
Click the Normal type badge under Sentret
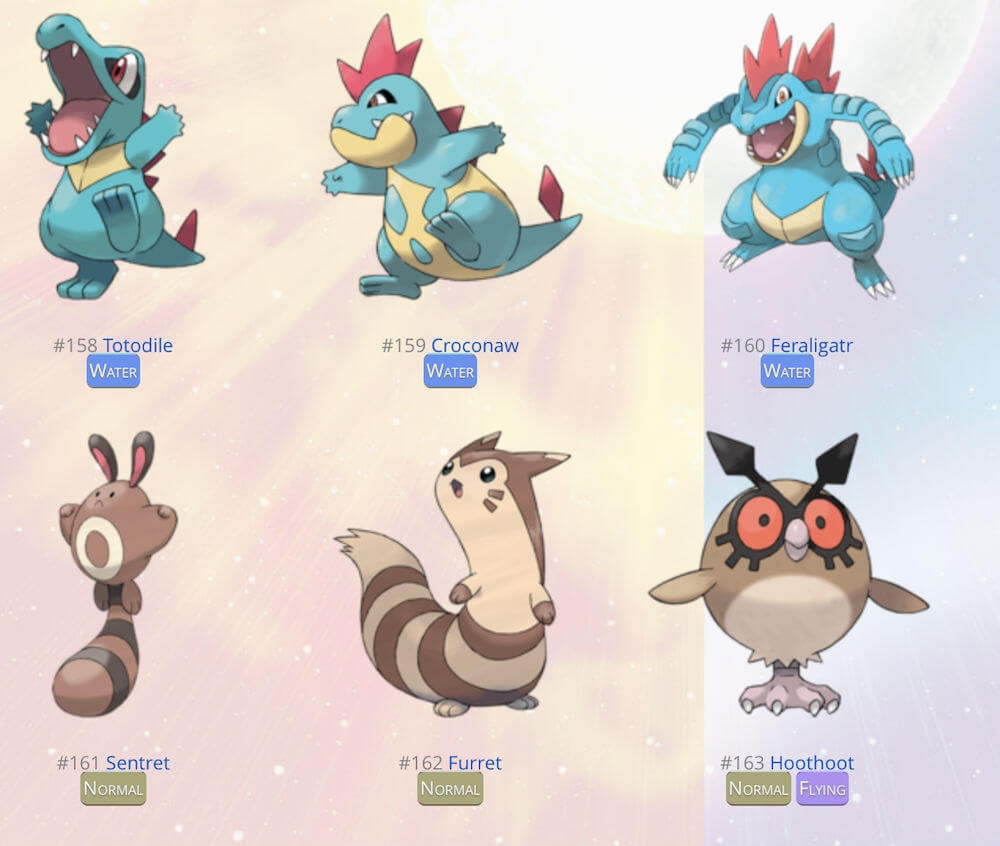[113, 788]
